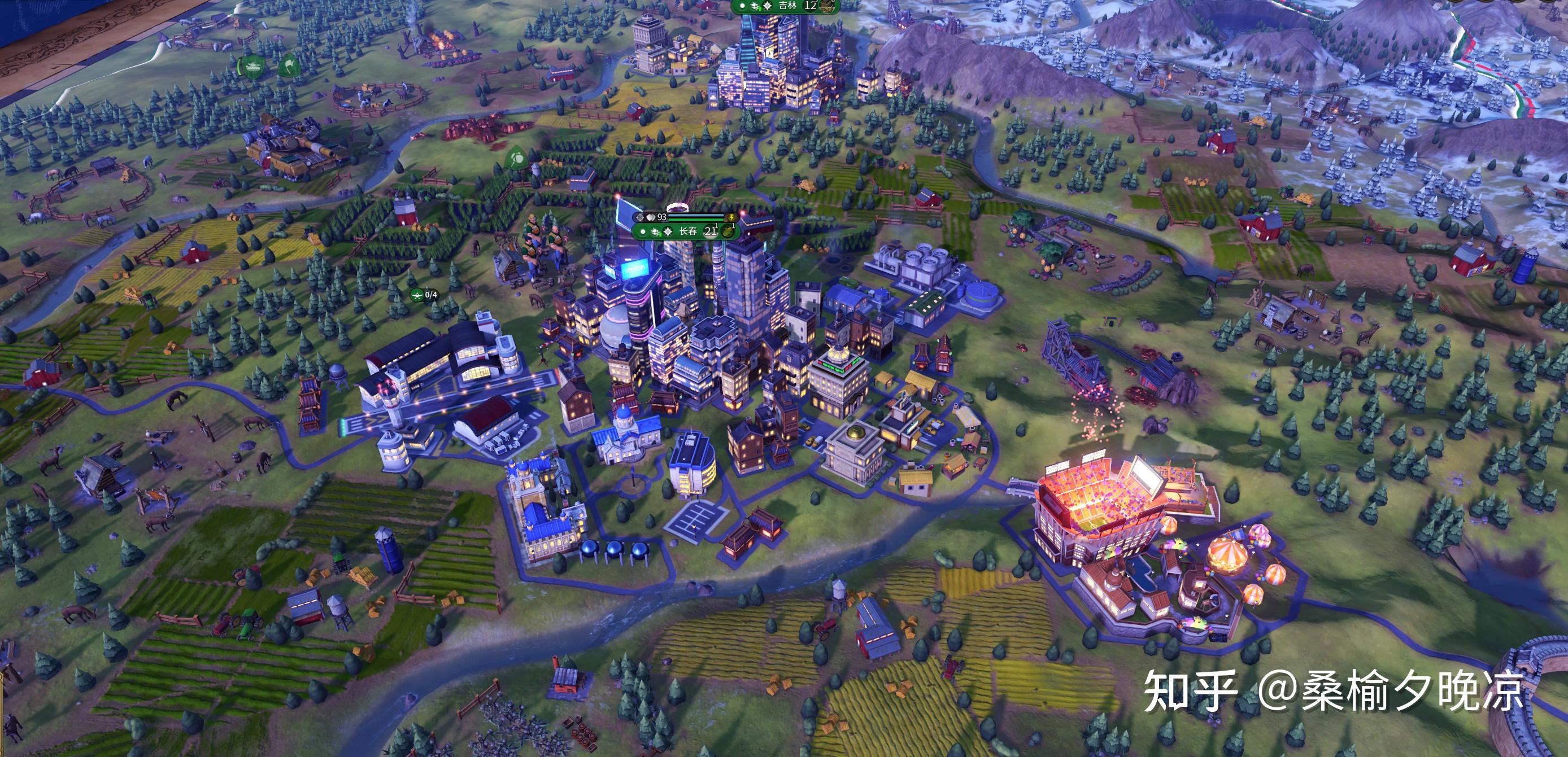The height and width of the screenshot is (757, 1568).
Task: Open the 吉林 city banner
Action: [x=787, y=6]
